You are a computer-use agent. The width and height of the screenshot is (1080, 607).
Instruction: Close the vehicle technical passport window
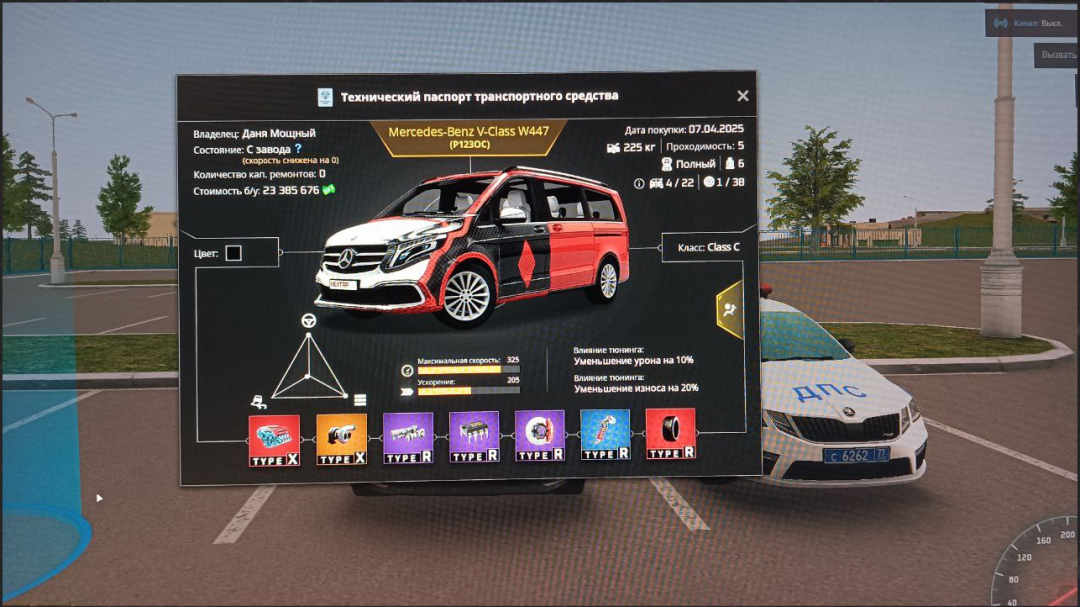[743, 96]
